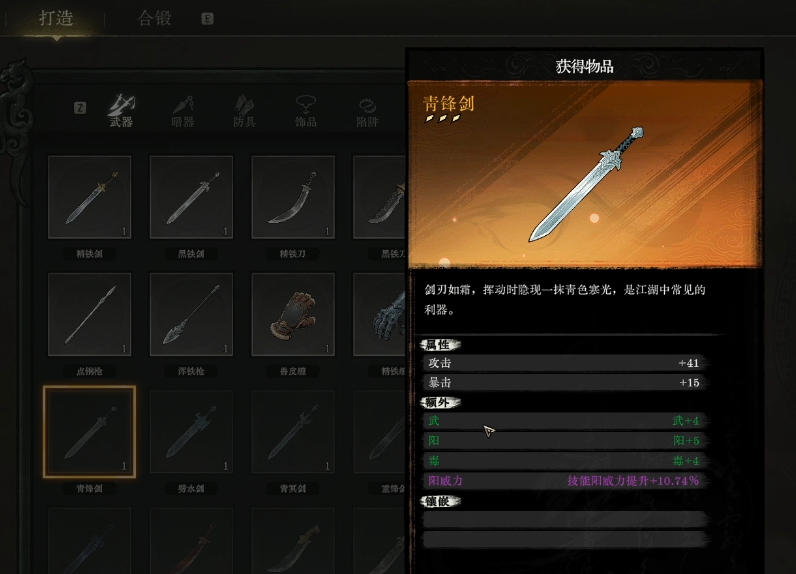Switch to the 打造 forging tab

coord(56,18)
